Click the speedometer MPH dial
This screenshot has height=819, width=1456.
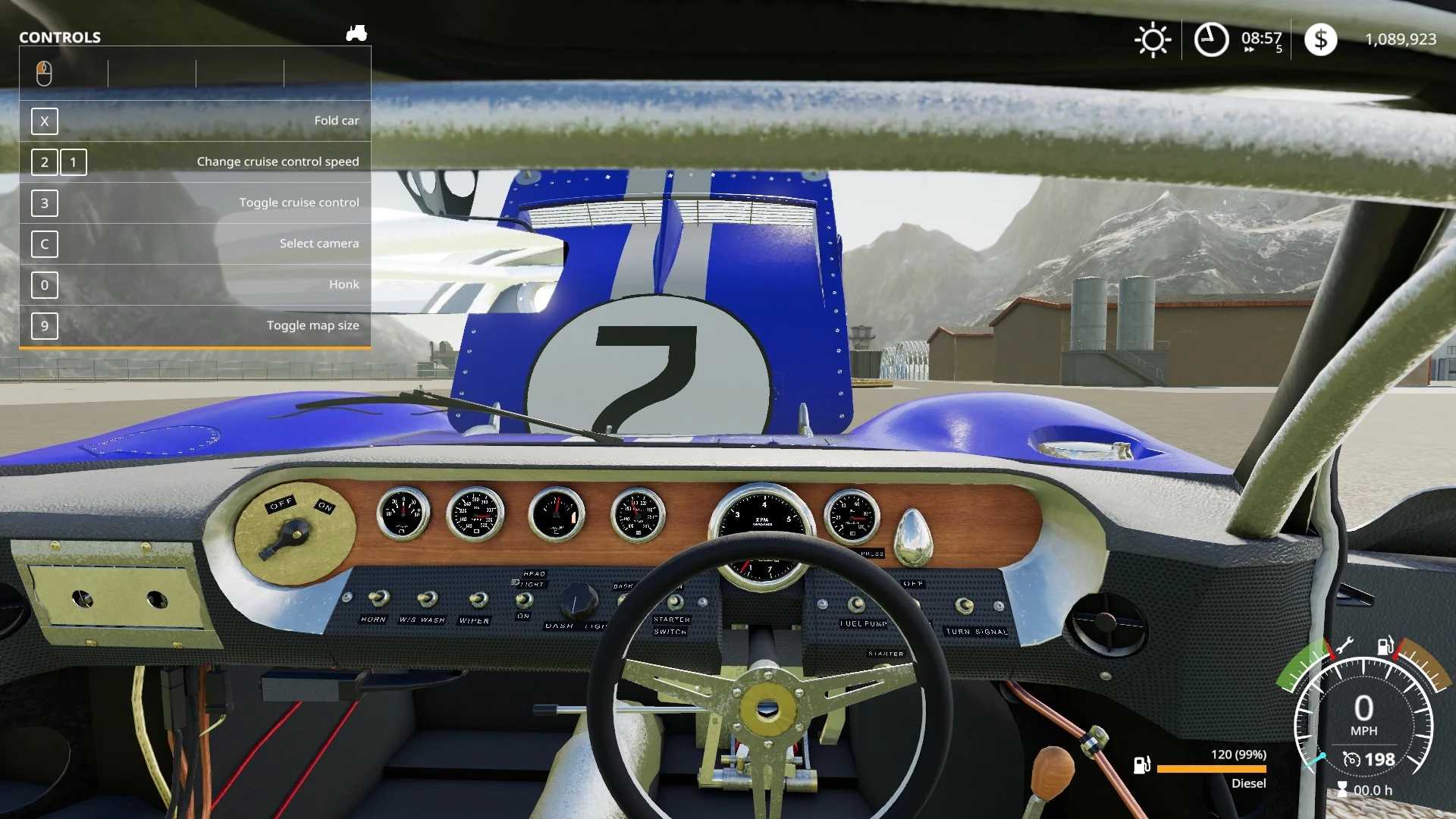coord(1363,715)
